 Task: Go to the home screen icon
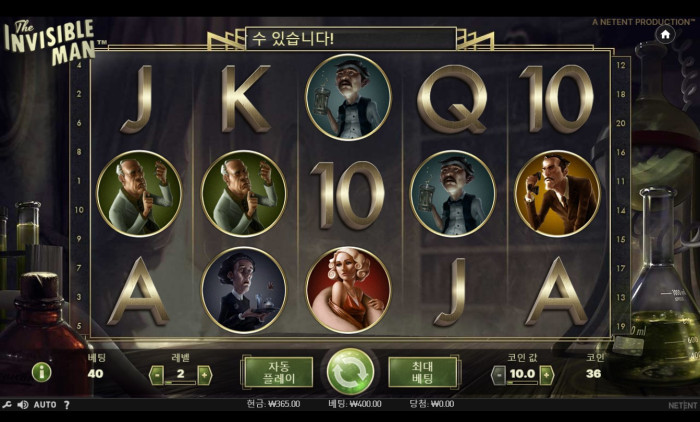pos(665,33)
